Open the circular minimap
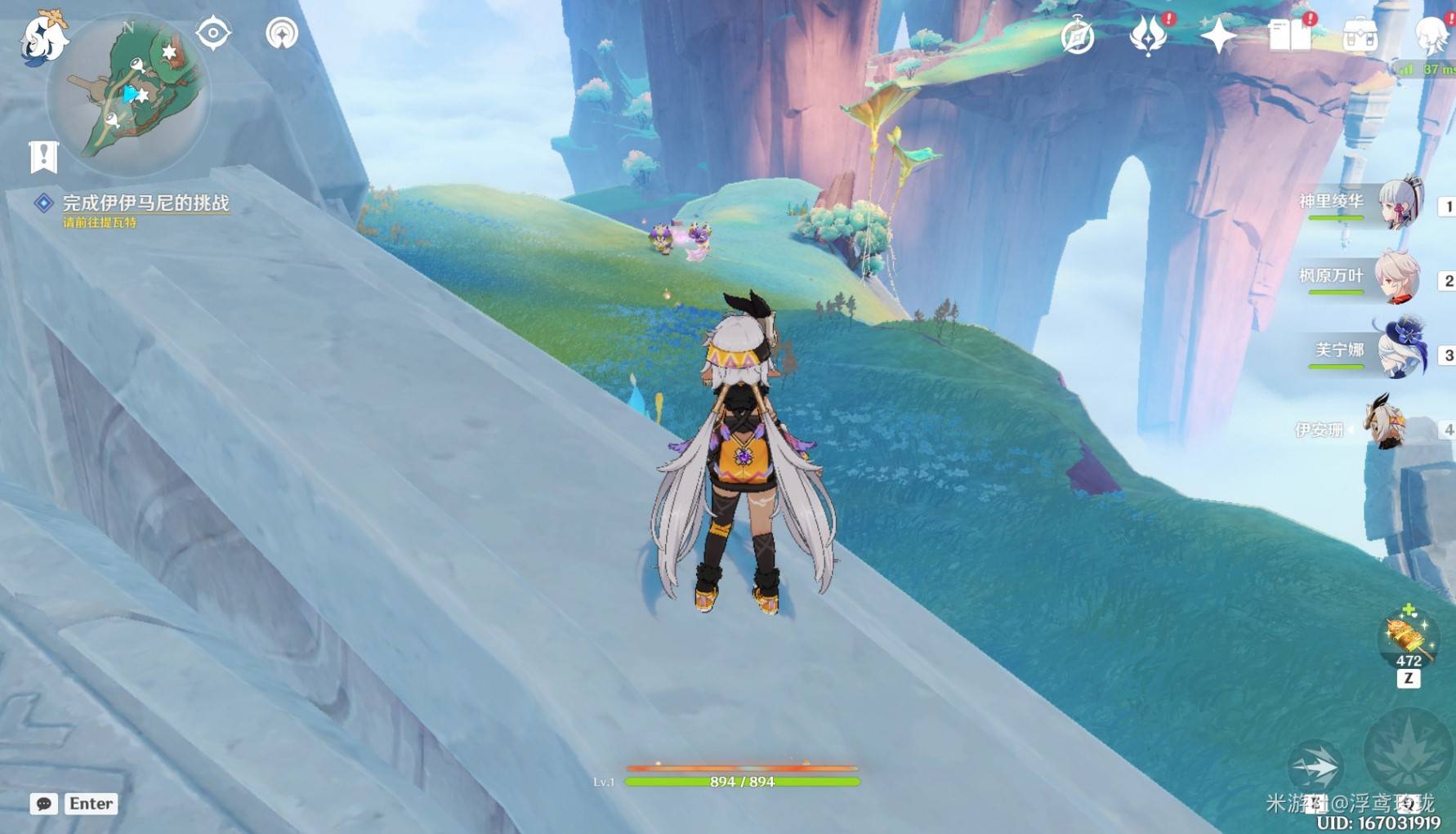Image resolution: width=1456 pixels, height=834 pixels. coord(128,94)
